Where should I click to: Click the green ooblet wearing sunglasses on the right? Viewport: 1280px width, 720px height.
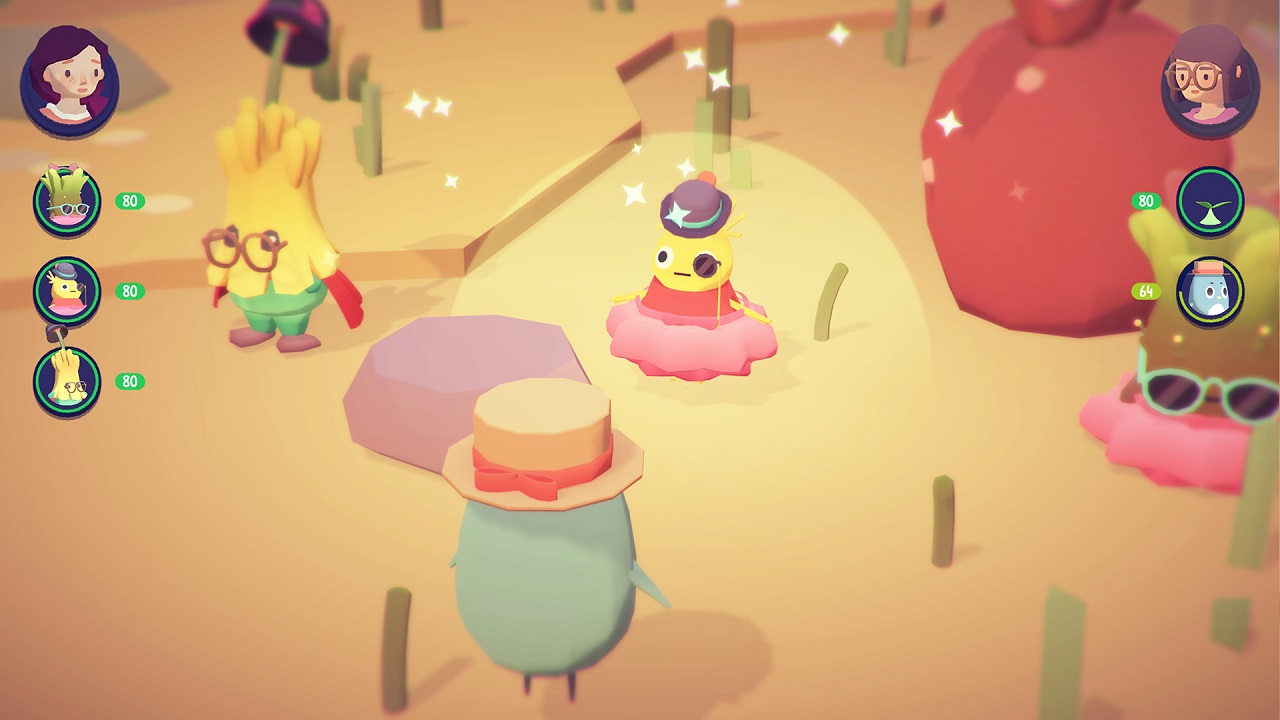pos(1190,390)
